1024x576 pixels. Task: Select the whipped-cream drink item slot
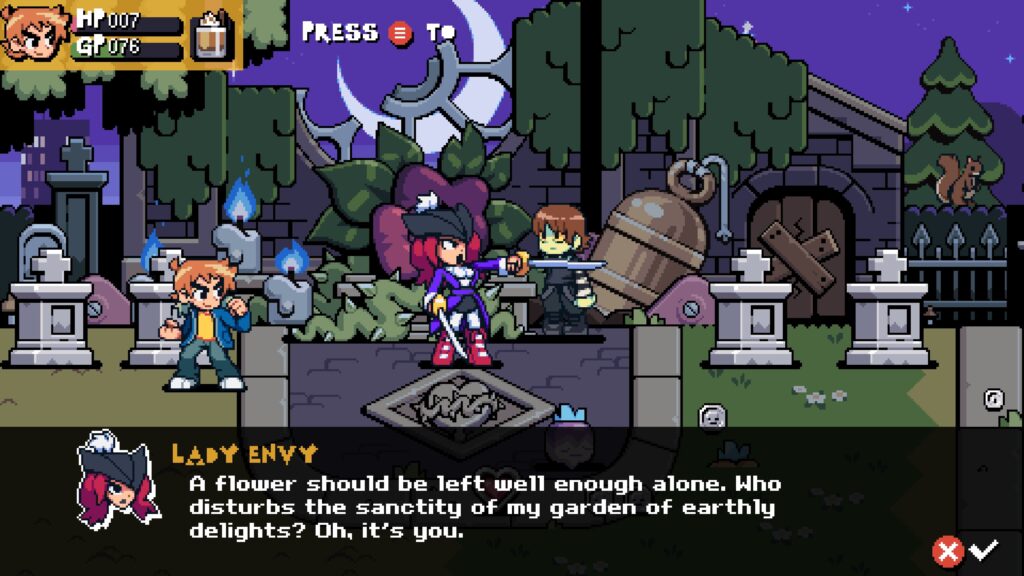coord(211,36)
